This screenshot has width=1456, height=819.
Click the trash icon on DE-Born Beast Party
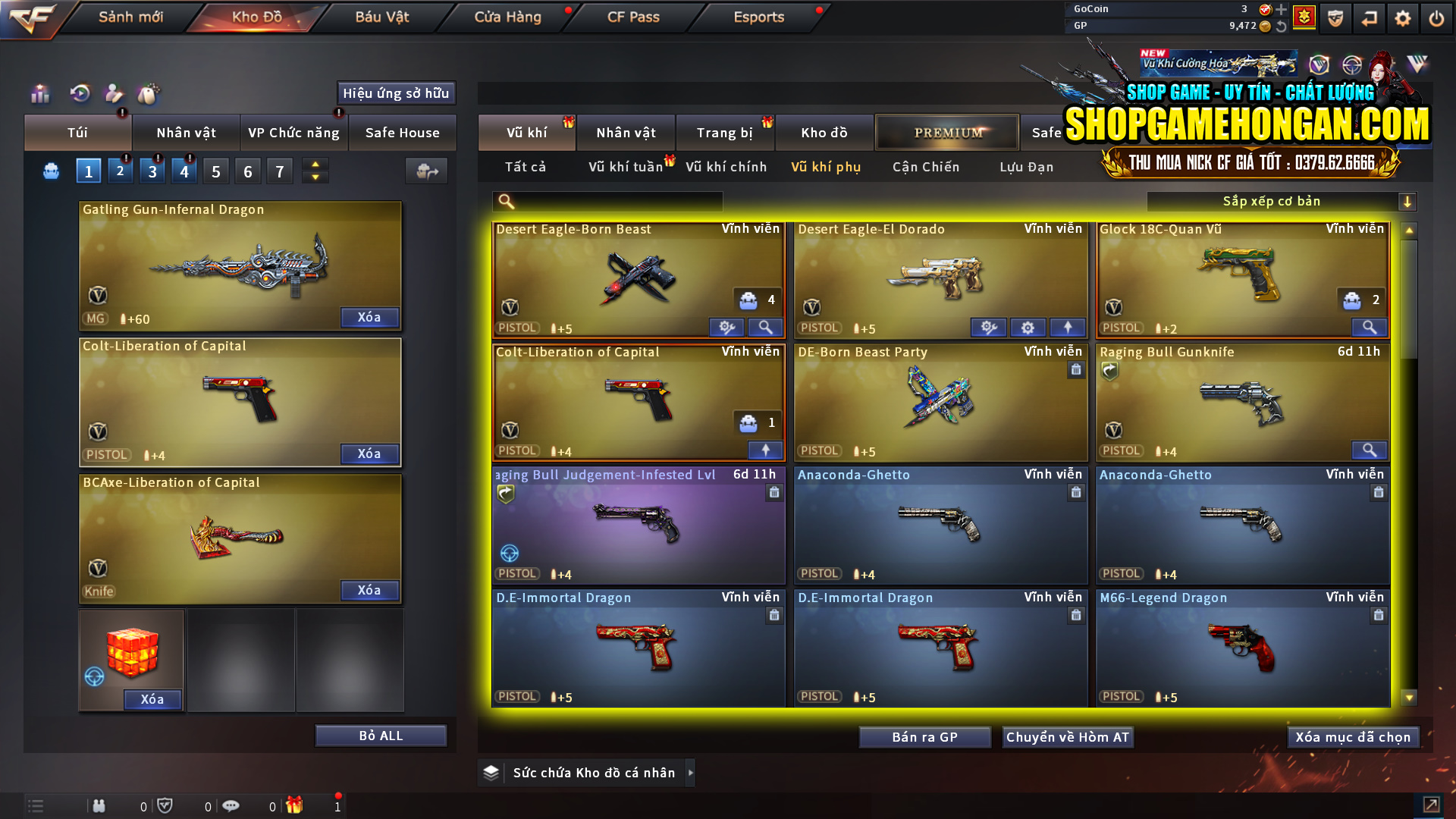point(1076,370)
